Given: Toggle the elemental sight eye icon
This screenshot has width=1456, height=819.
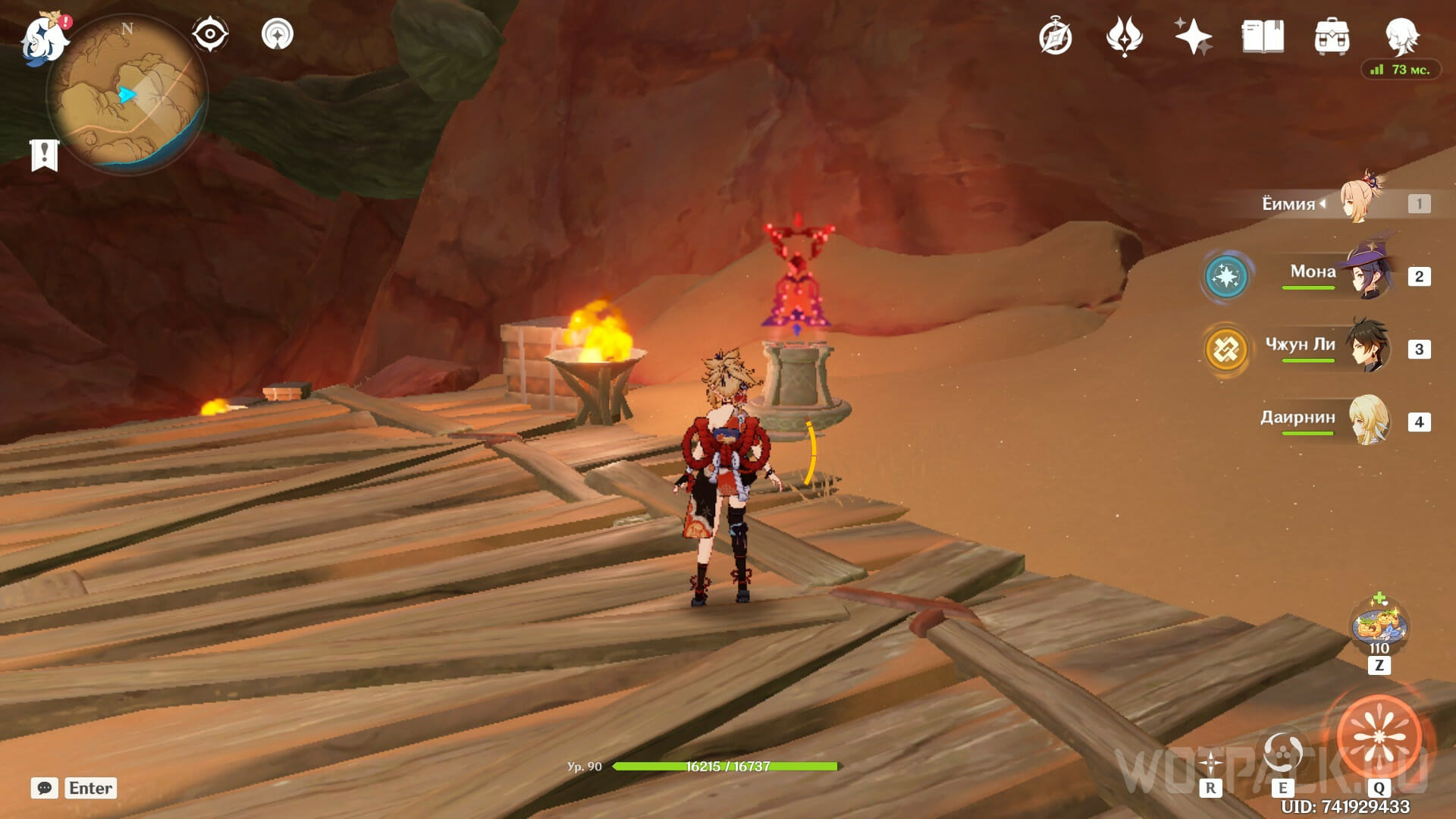Looking at the screenshot, I should [209, 35].
